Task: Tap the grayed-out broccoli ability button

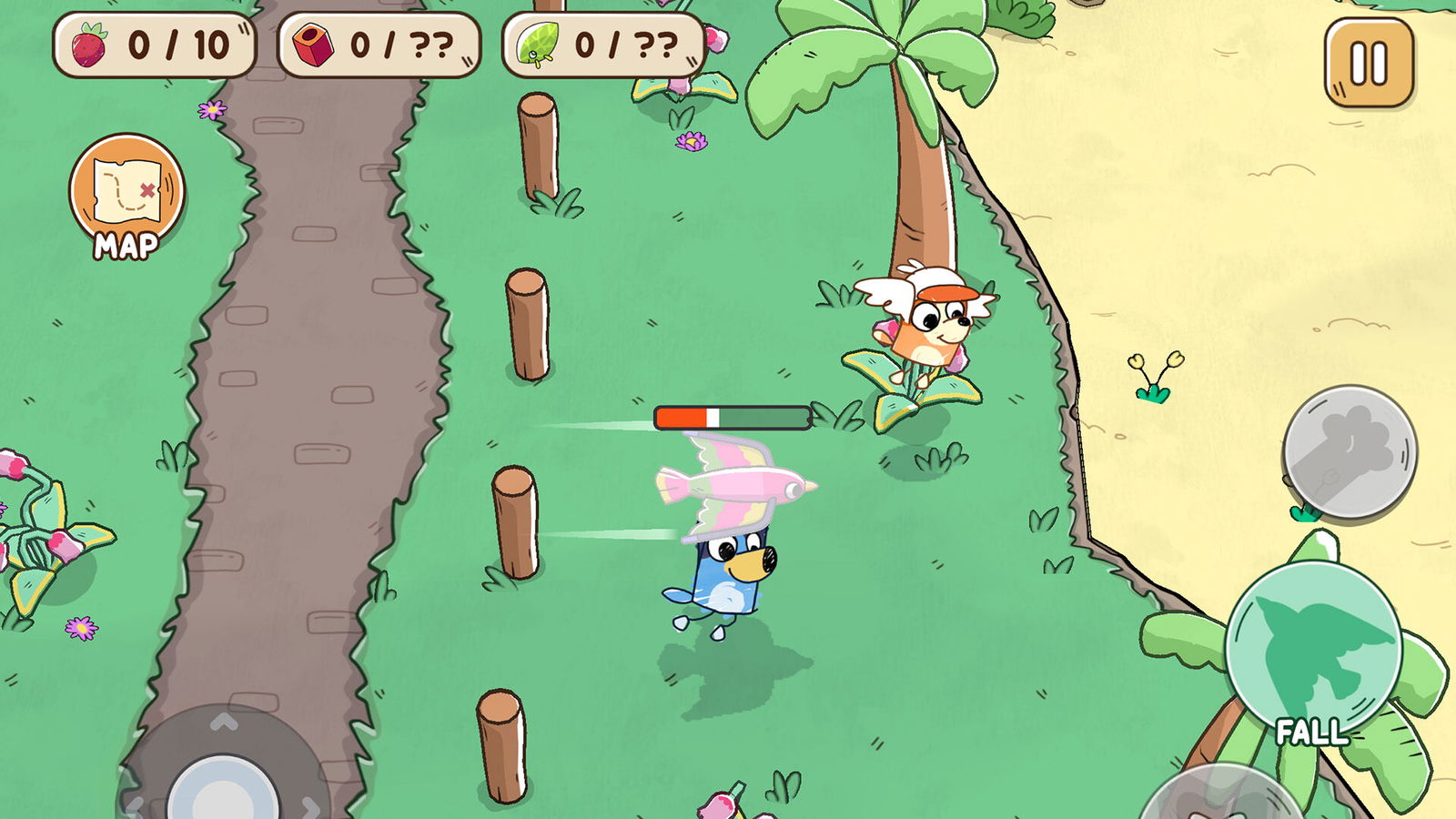Action: (1350, 450)
